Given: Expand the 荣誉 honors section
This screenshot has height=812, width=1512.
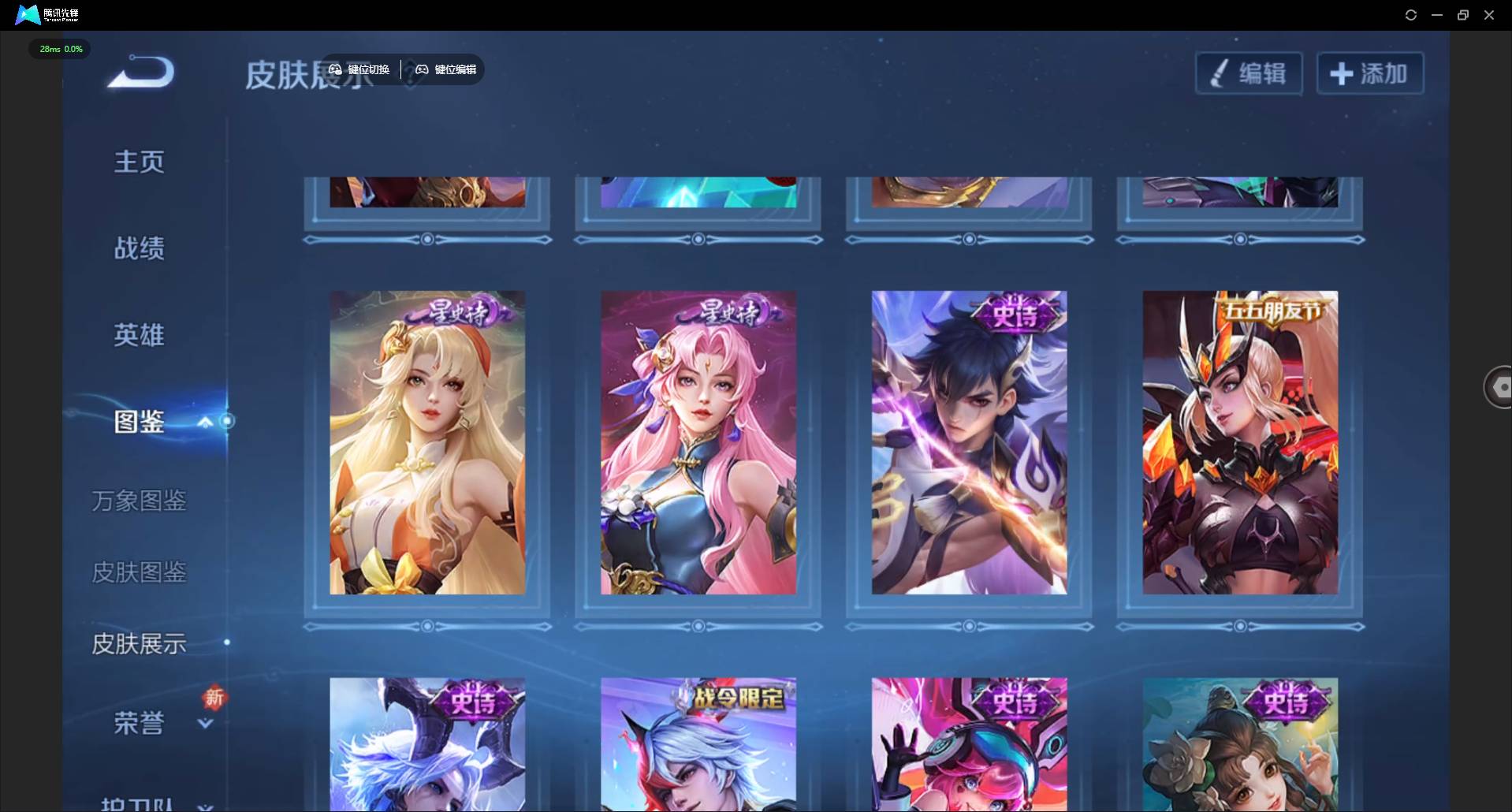Looking at the screenshot, I should [x=205, y=723].
